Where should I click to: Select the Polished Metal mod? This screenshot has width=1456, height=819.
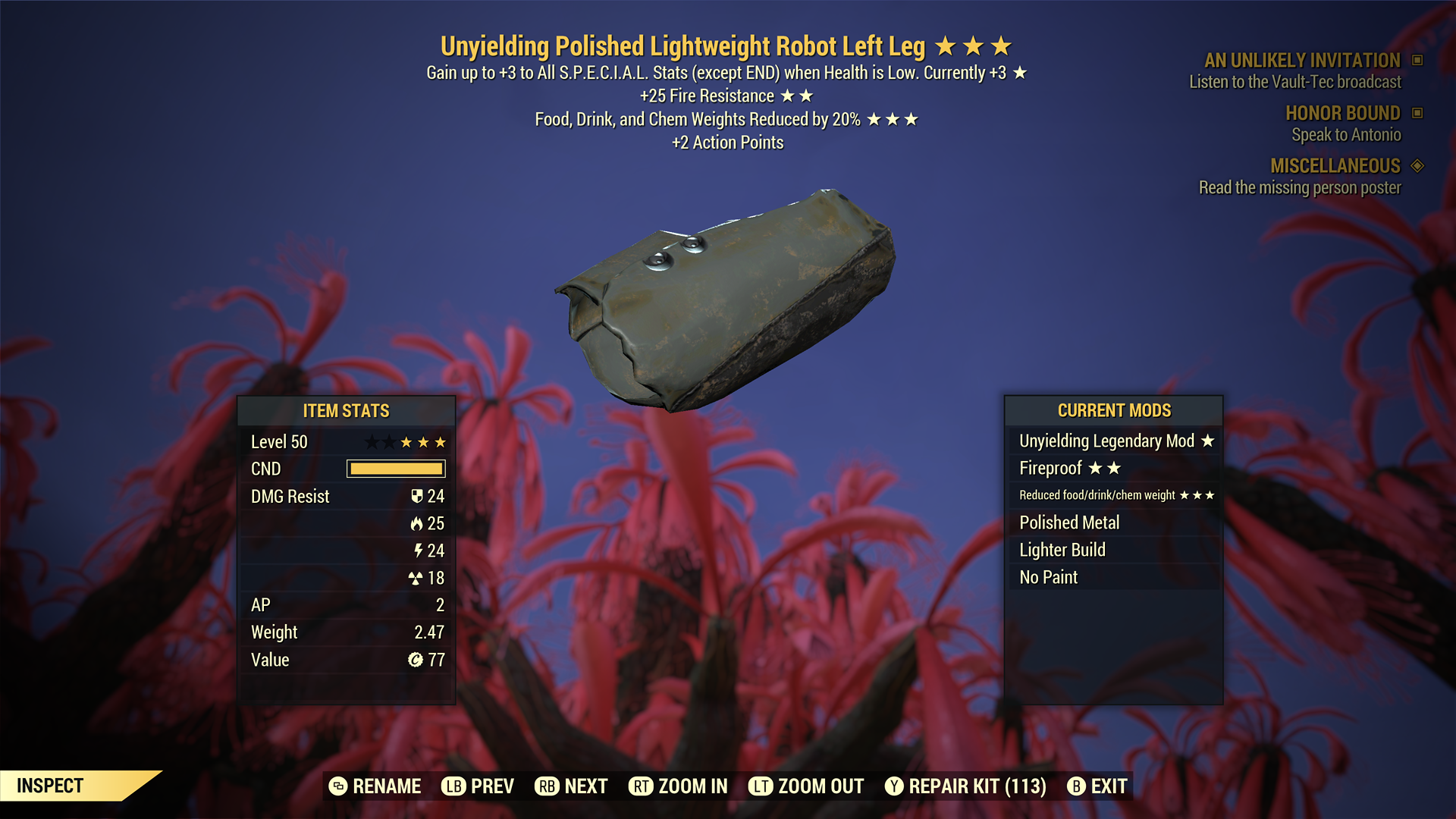pyautogui.click(x=1113, y=522)
